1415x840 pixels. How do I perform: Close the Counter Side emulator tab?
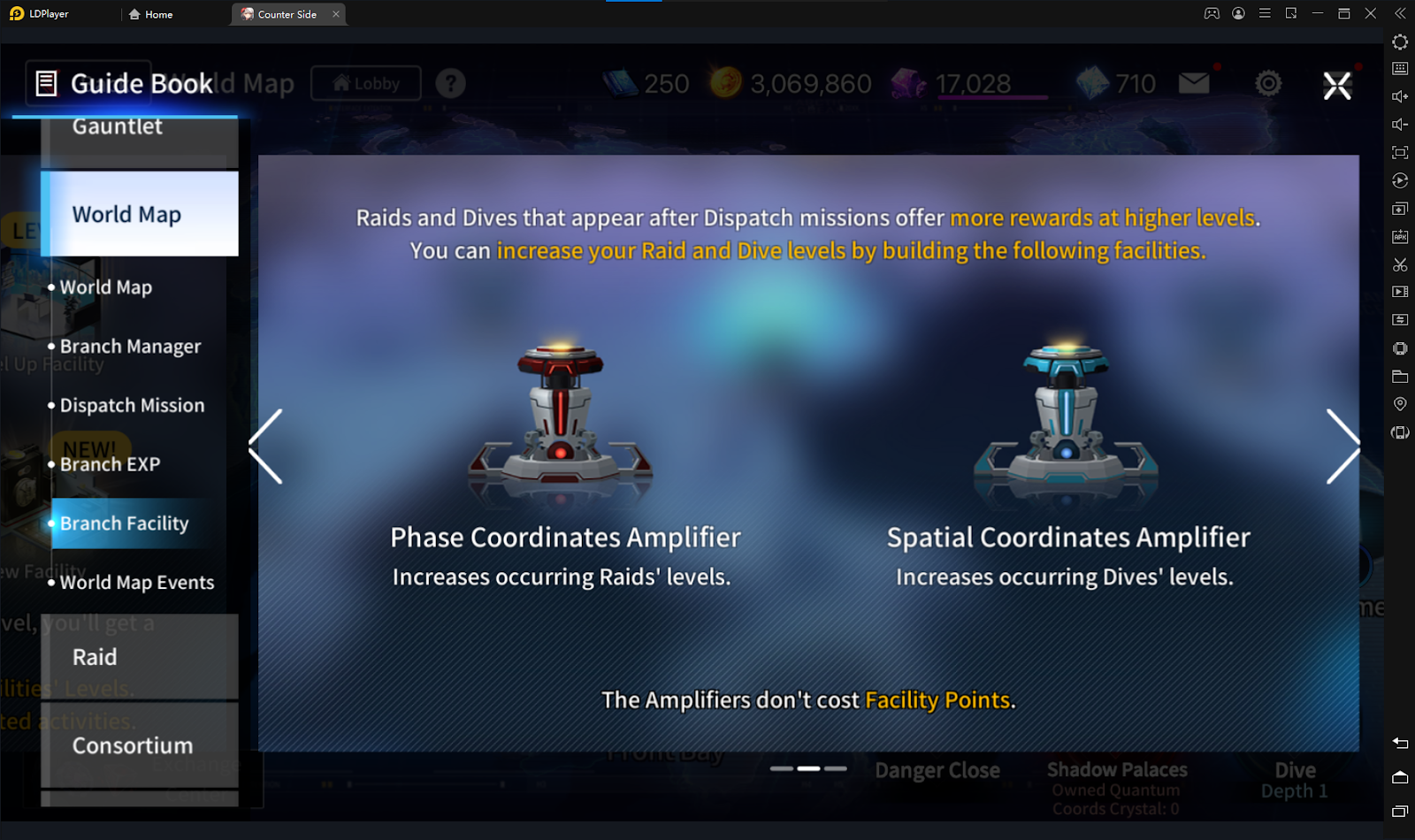[336, 14]
